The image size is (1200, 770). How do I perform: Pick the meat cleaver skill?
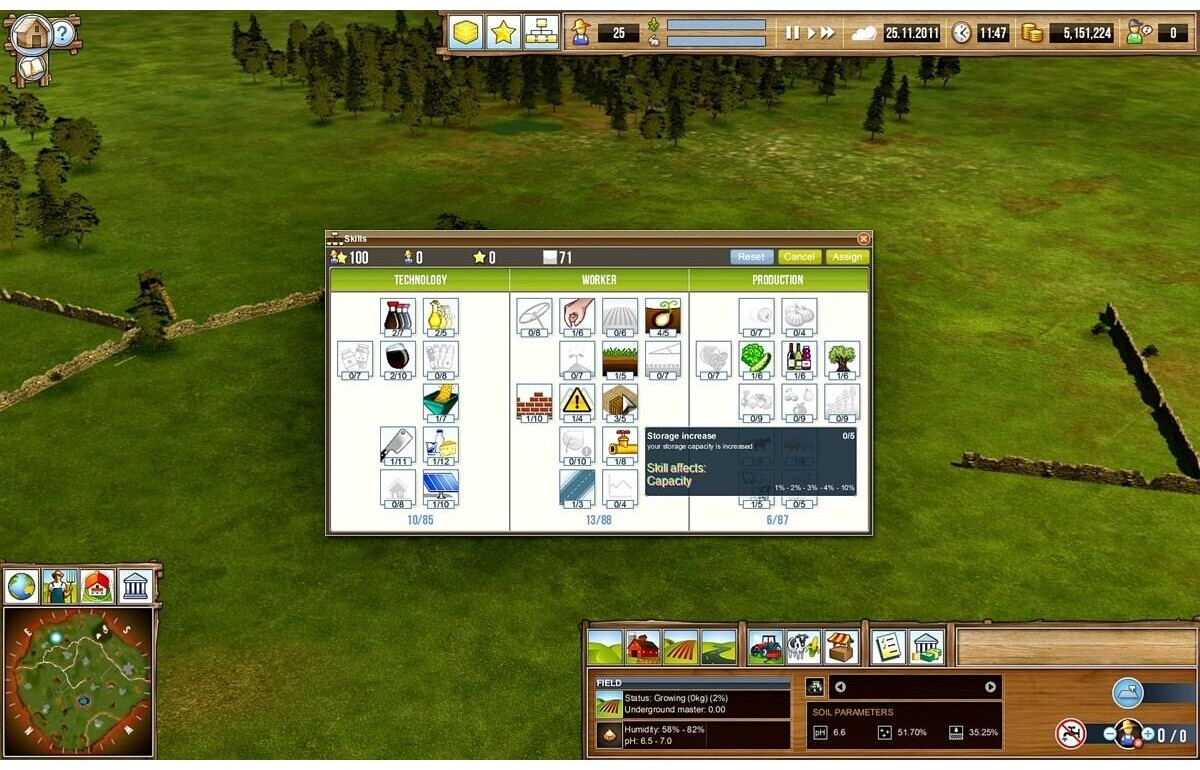pyautogui.click(x=398, y=444)
